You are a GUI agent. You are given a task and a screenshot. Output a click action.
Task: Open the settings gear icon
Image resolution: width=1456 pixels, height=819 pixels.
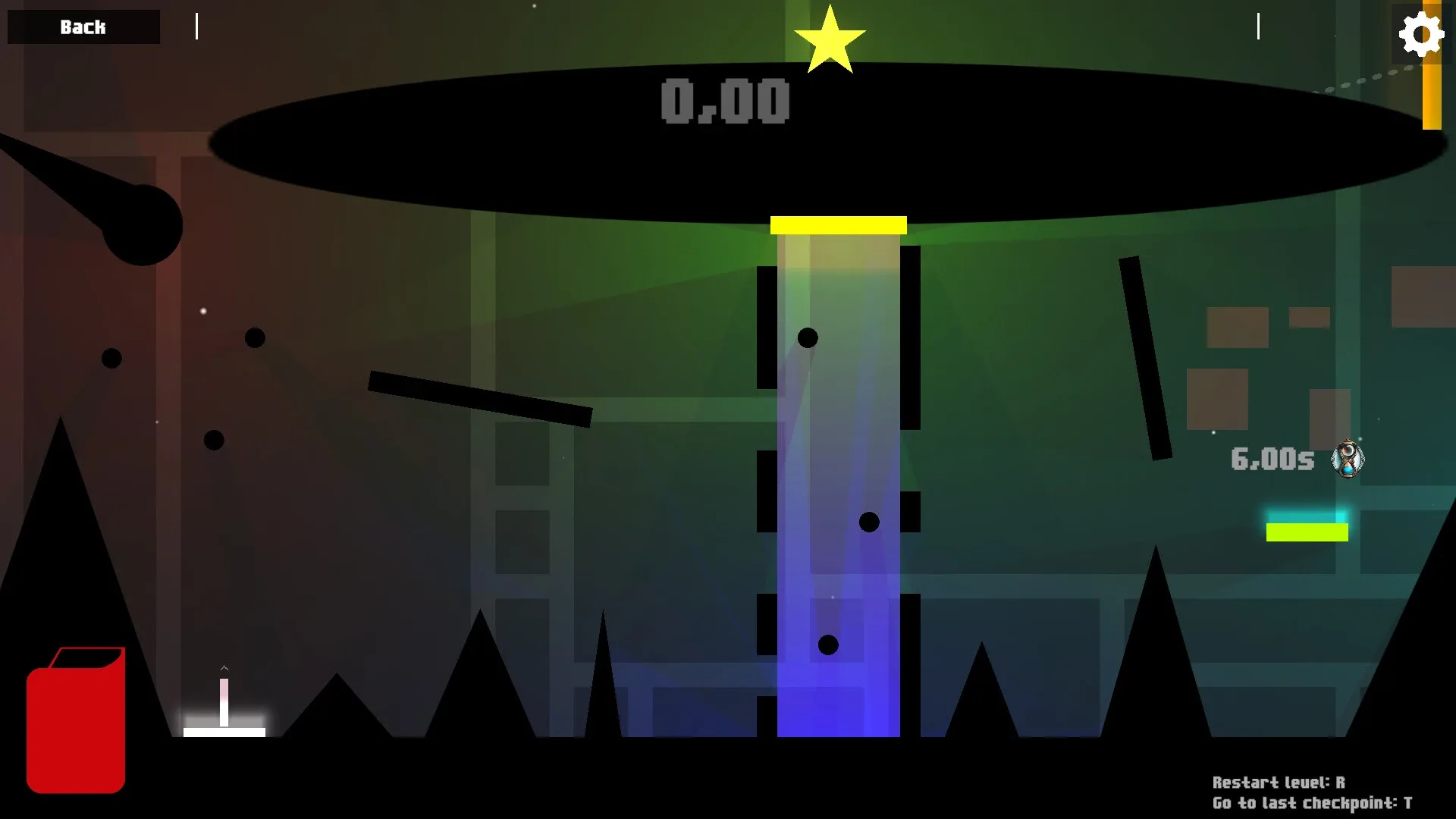(x=1422, y=32)
